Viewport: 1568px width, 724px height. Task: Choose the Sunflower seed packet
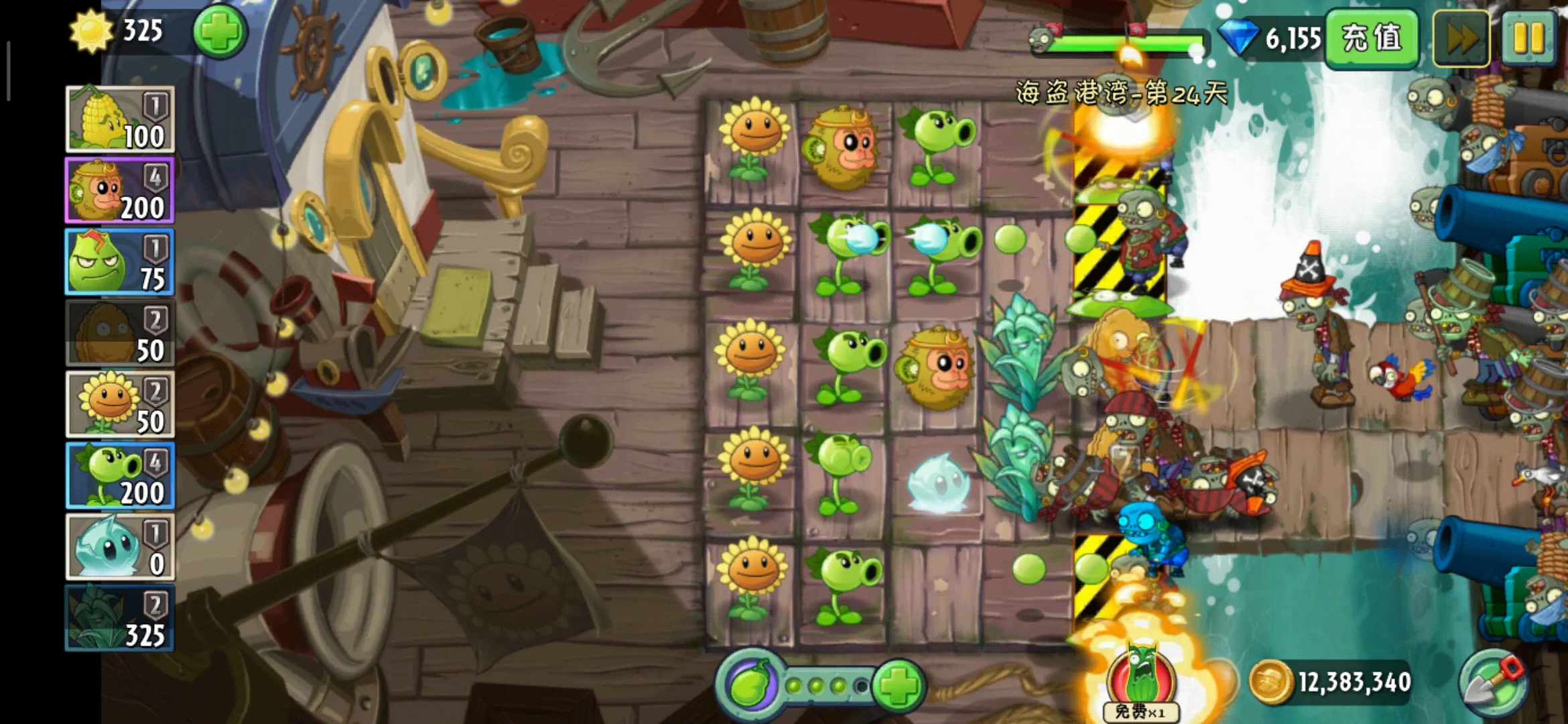tap(120, 404)
